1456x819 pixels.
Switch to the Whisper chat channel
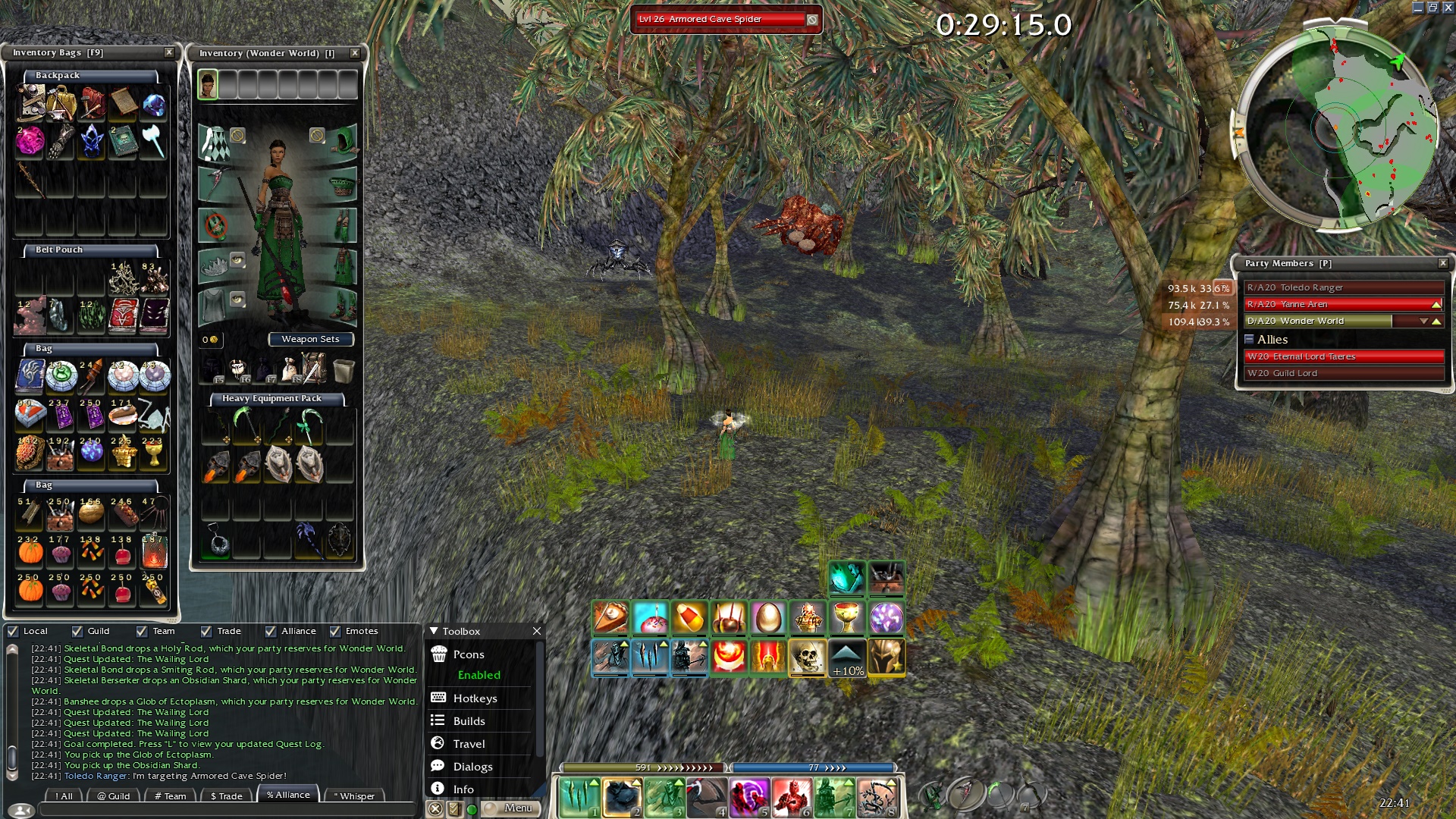point(354,795)
